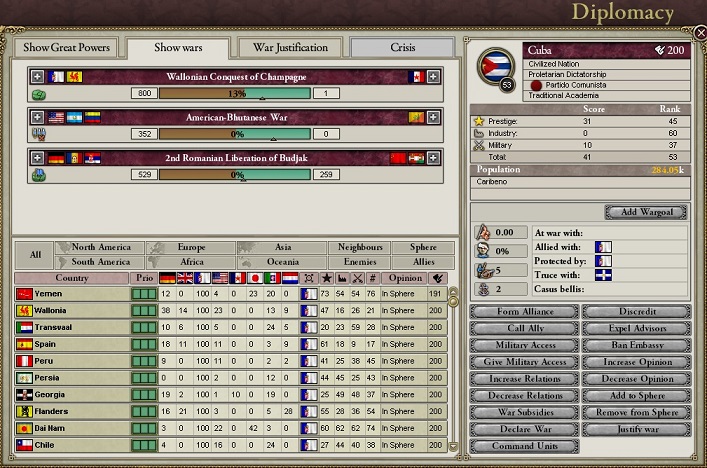The image size is (707, 468).
Task: Click the Add Wargoal button
Action: 646,212
